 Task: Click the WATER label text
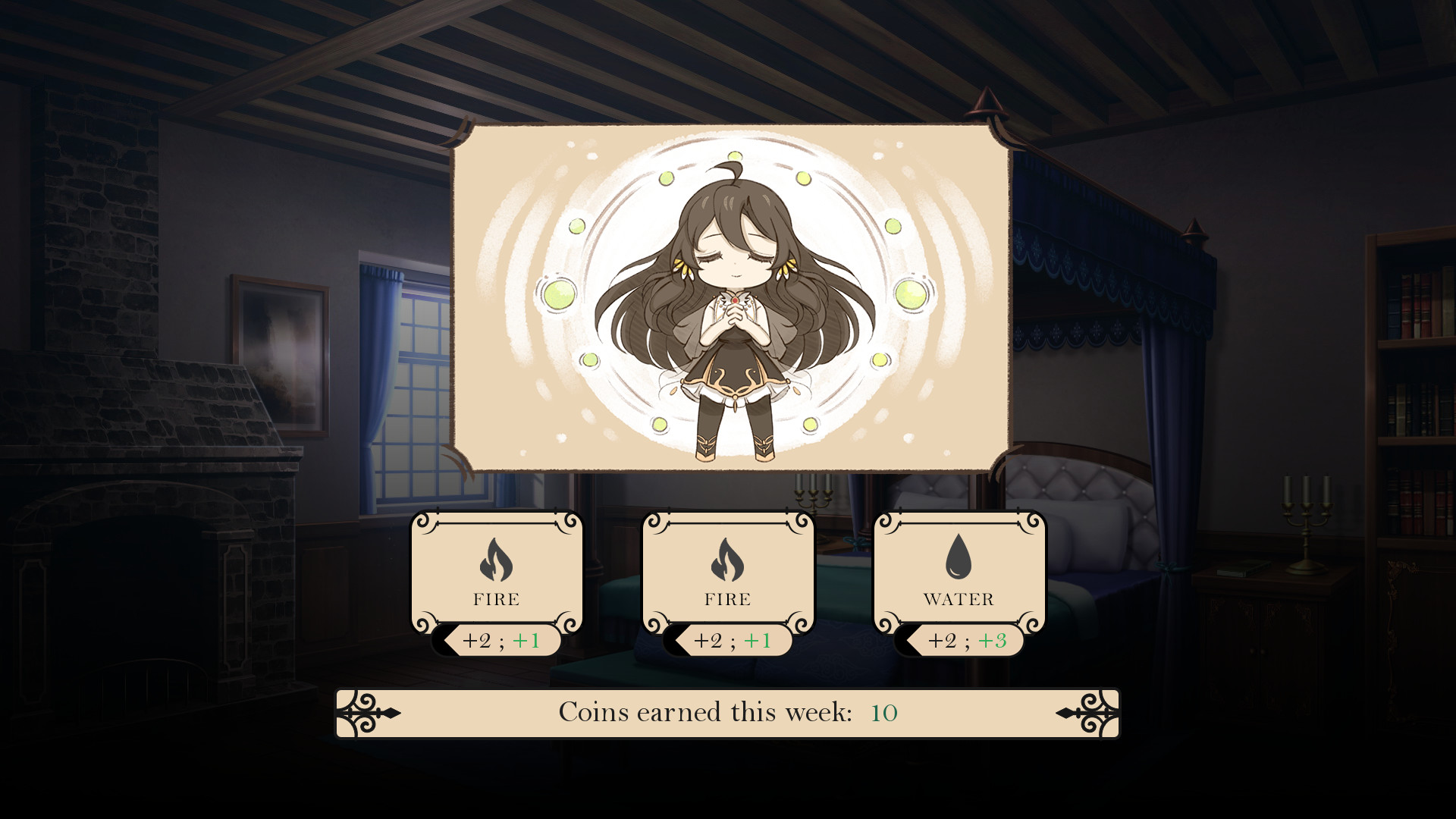point(958,600)
